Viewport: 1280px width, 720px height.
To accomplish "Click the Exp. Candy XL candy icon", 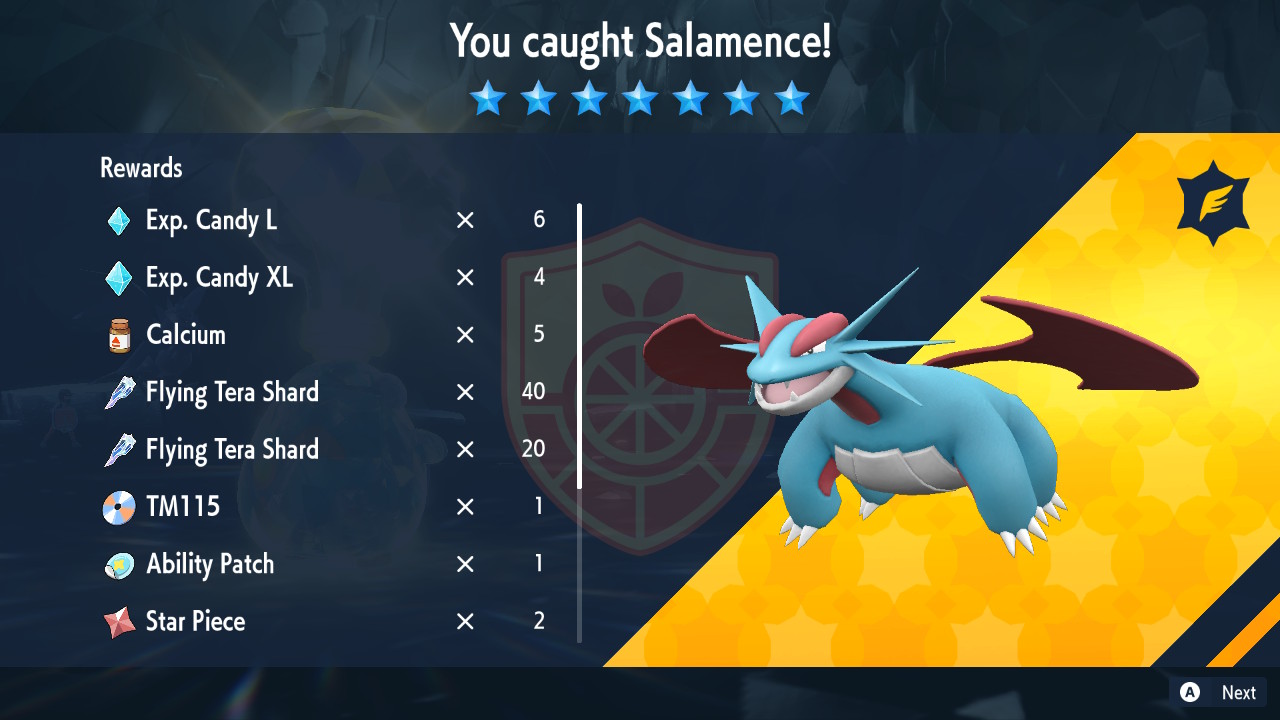I will click(118, 278).
